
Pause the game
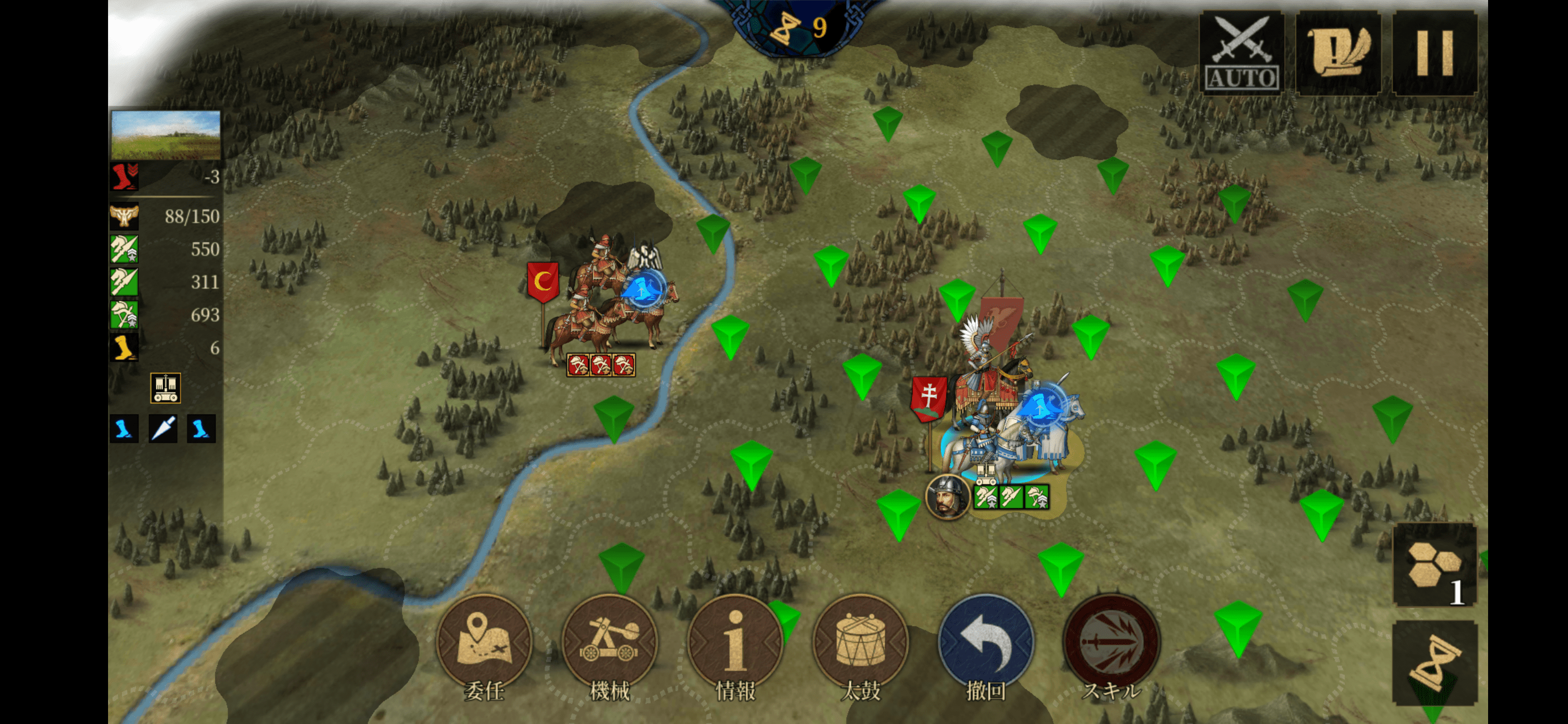pyautogui.click(x=1435, y=53)
